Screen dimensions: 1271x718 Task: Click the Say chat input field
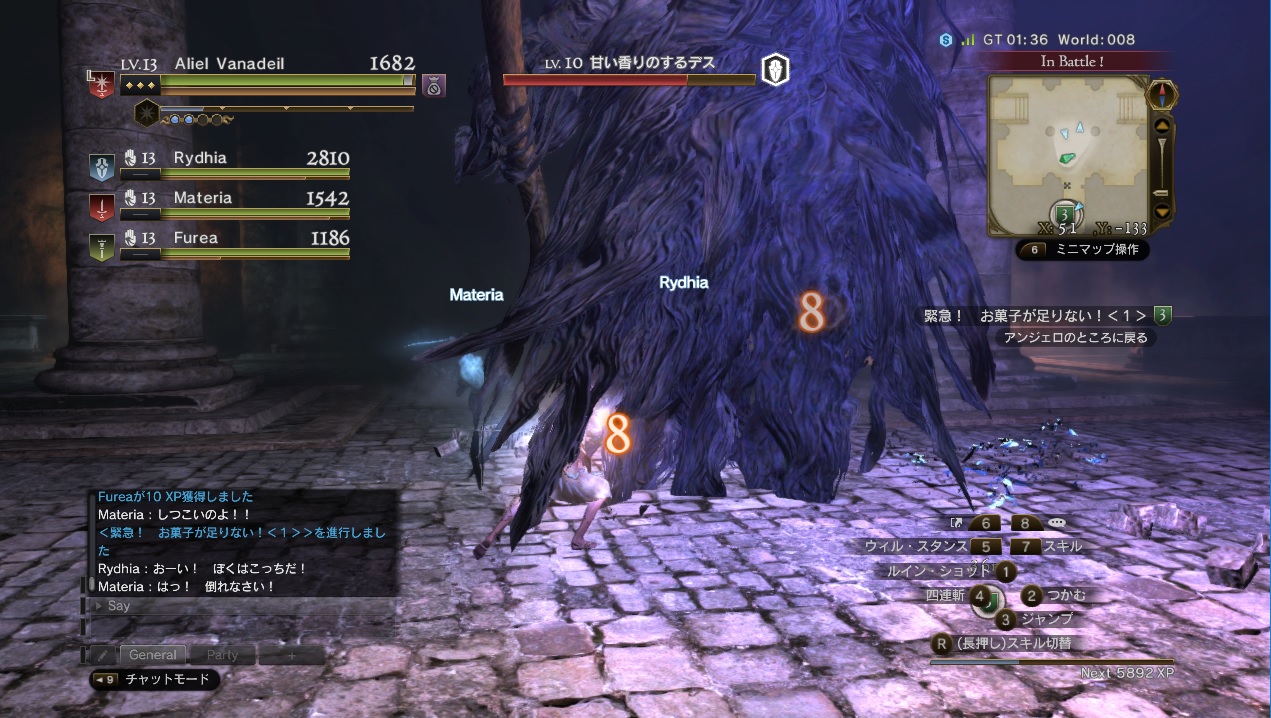[240, 606]
